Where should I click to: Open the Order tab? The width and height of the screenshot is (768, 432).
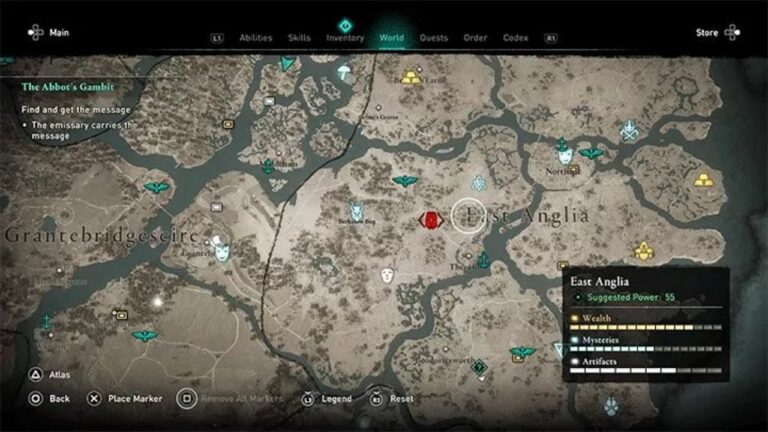click(475, 38)
